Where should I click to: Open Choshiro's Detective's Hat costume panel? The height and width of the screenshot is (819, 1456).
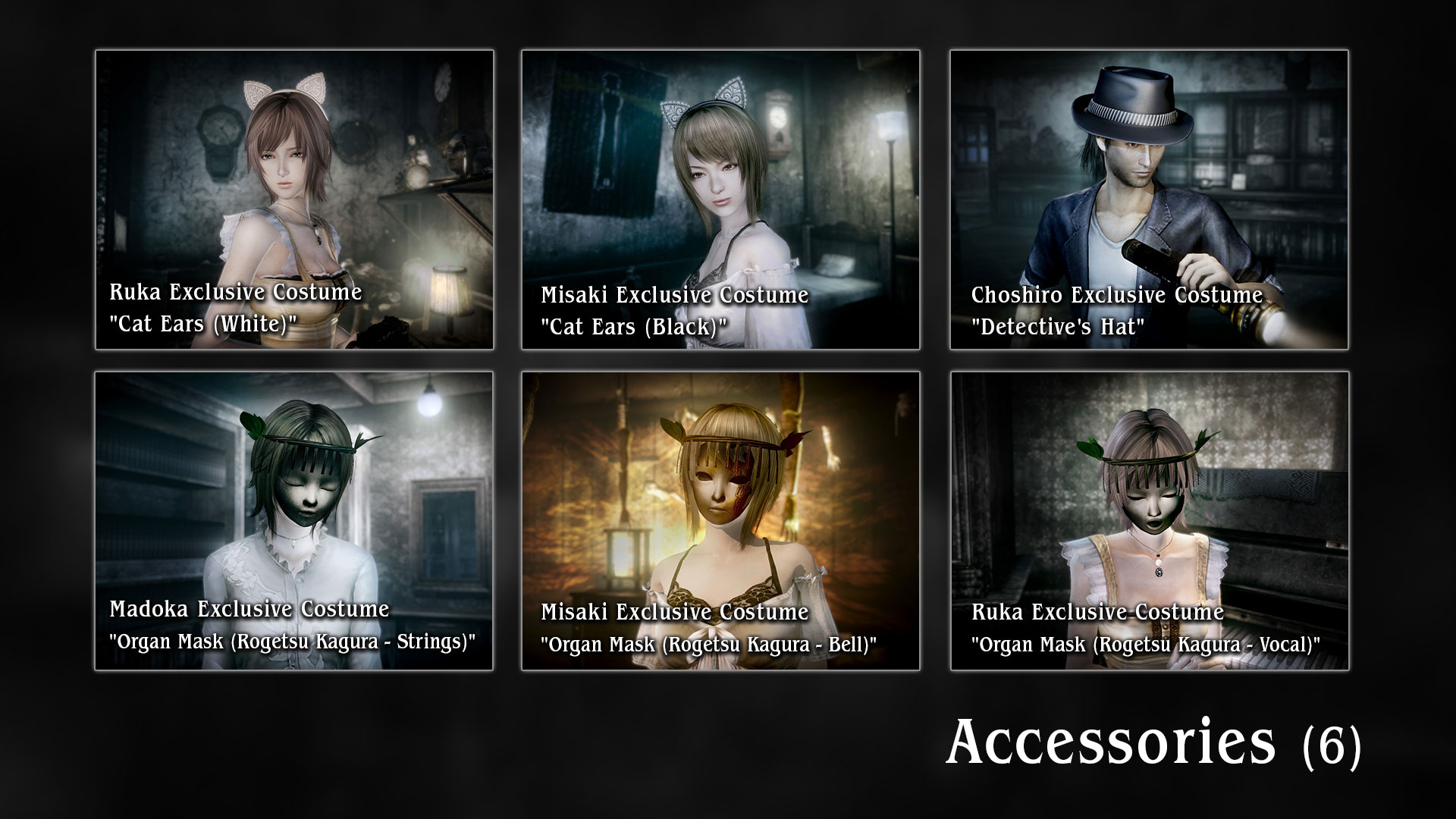(x=1149, y=199)
